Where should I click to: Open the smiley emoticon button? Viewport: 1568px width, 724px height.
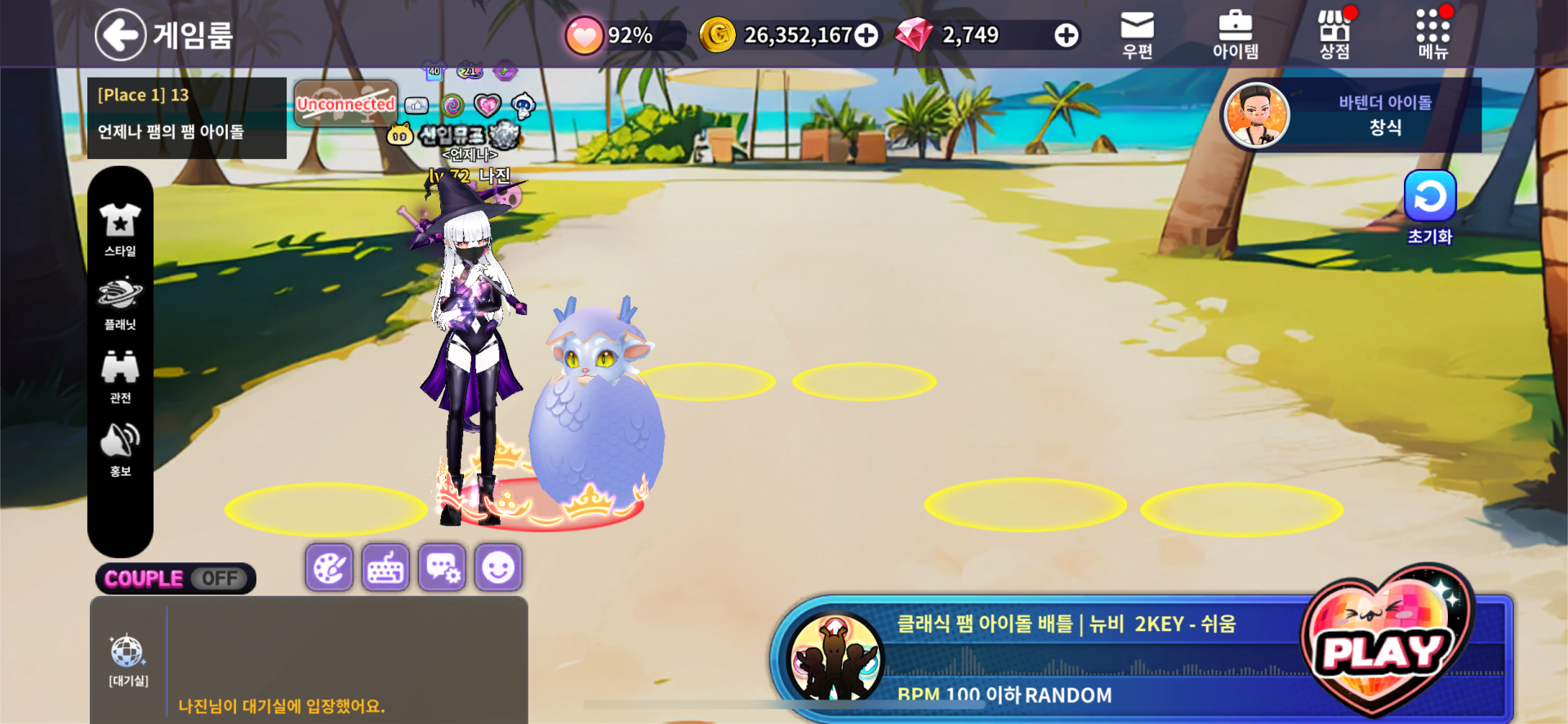click(x=498, y=567)
